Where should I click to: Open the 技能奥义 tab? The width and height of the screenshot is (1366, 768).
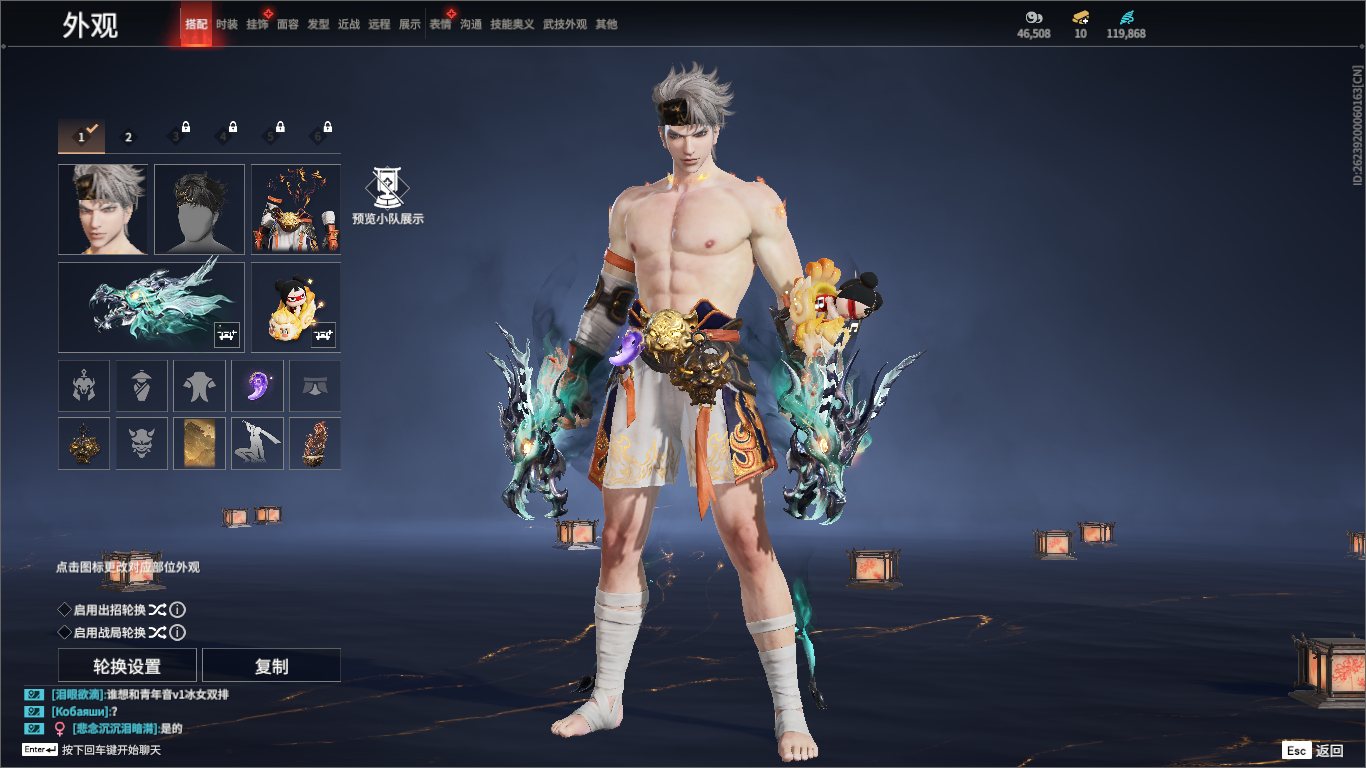[512, 24]
